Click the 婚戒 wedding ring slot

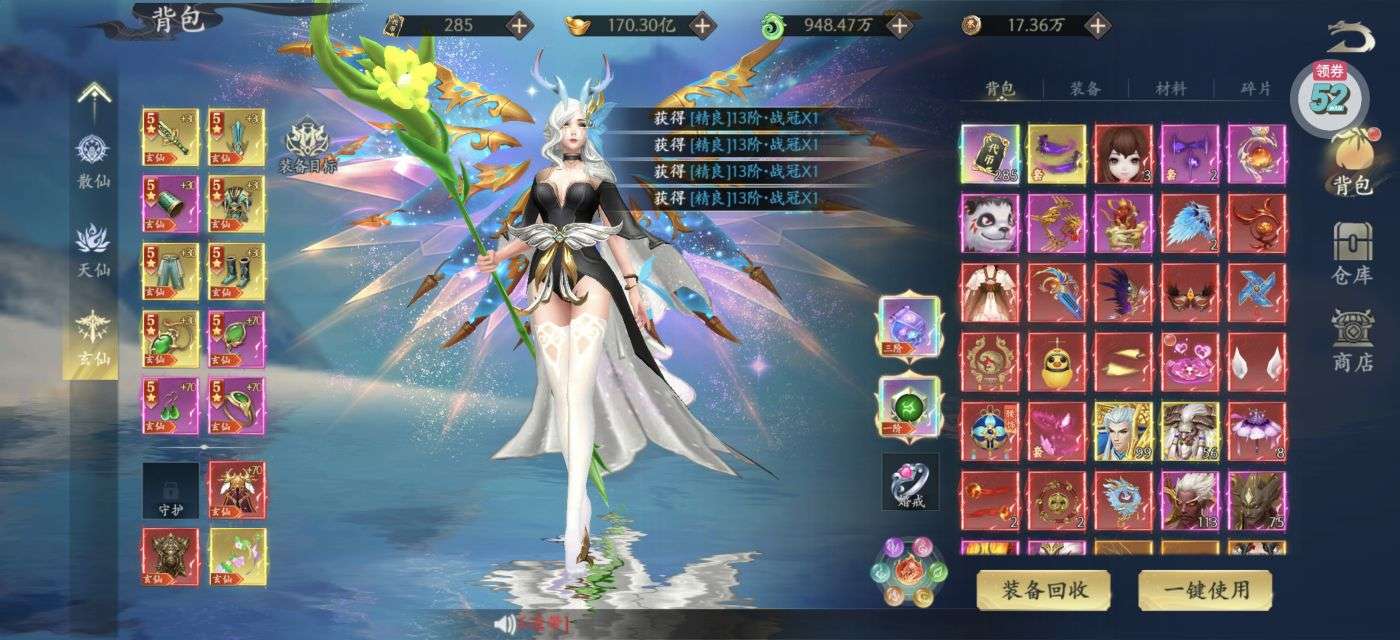(x=910, y=481)
